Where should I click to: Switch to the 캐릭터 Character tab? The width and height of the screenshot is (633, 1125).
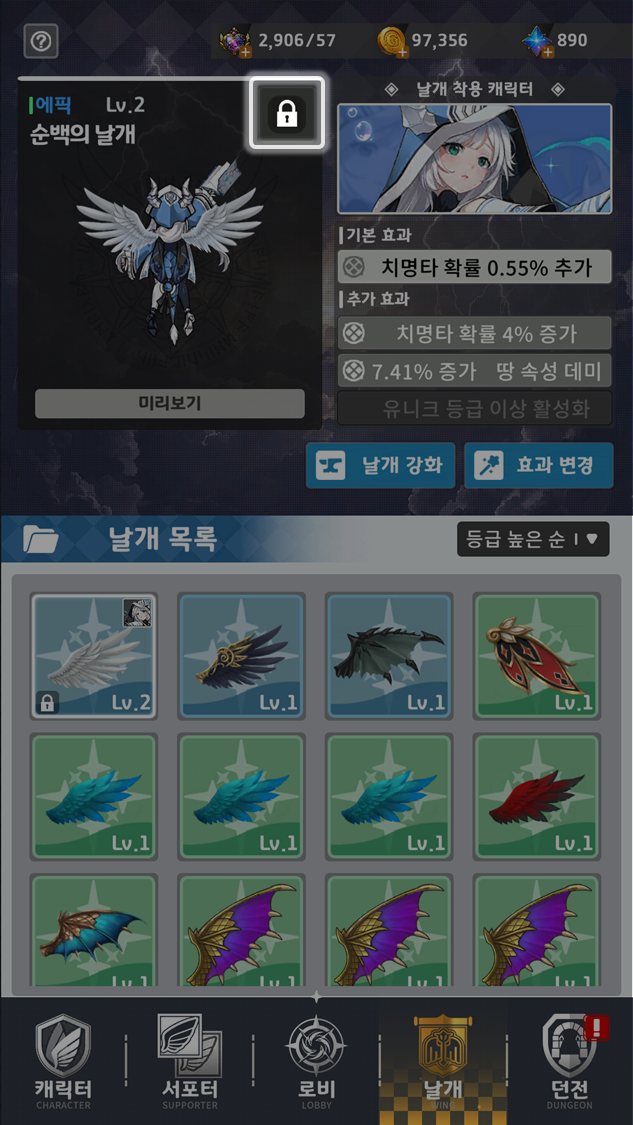tap(63, 1062)
